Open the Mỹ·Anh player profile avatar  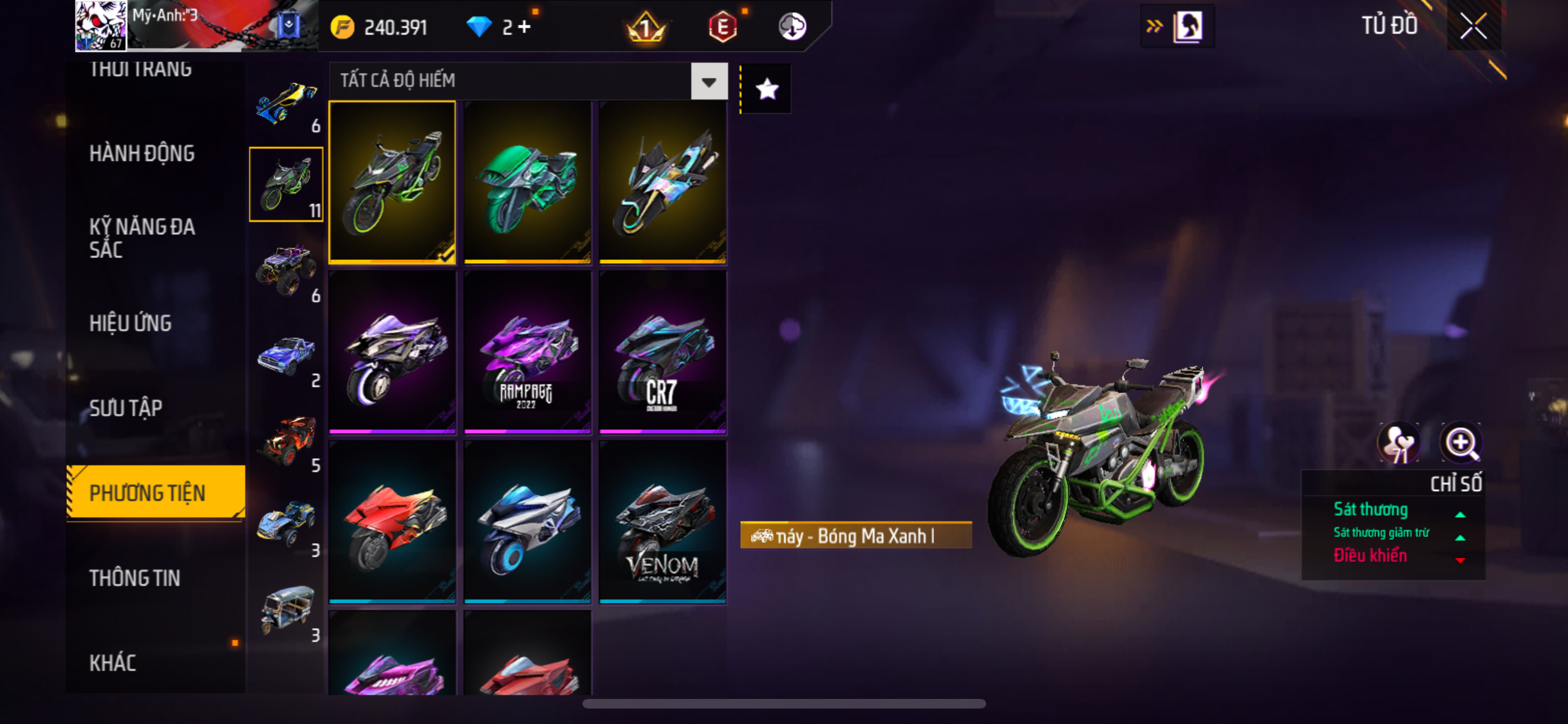[100, 26]
